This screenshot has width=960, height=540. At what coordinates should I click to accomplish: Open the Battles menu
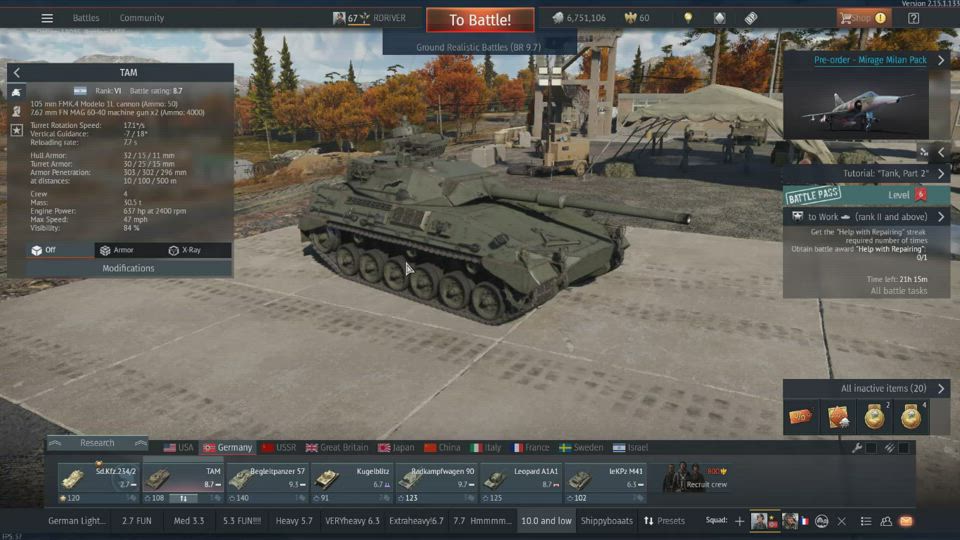(x=86, y=18)
